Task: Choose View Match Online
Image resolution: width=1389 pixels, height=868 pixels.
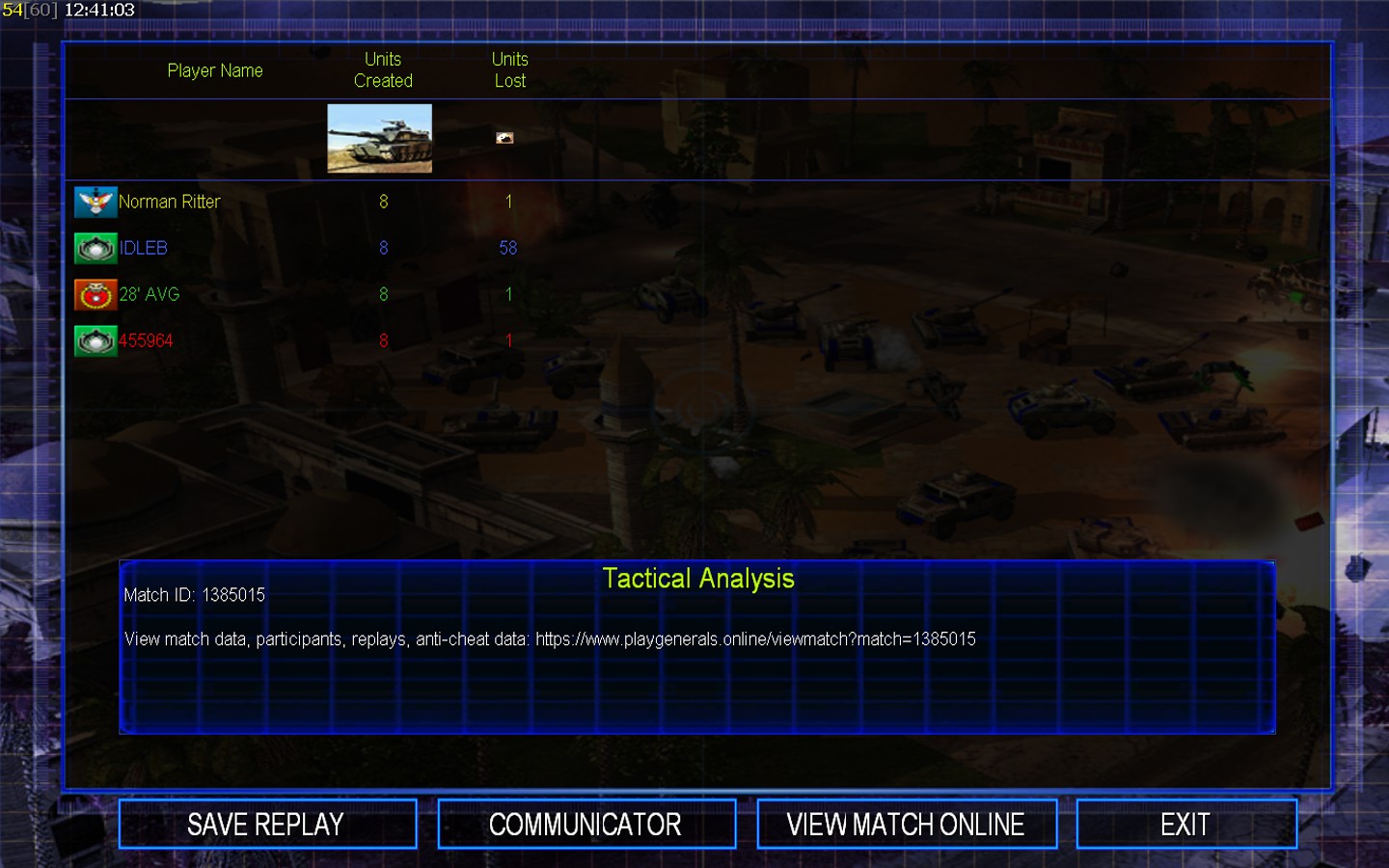Action: coord(906,825)
